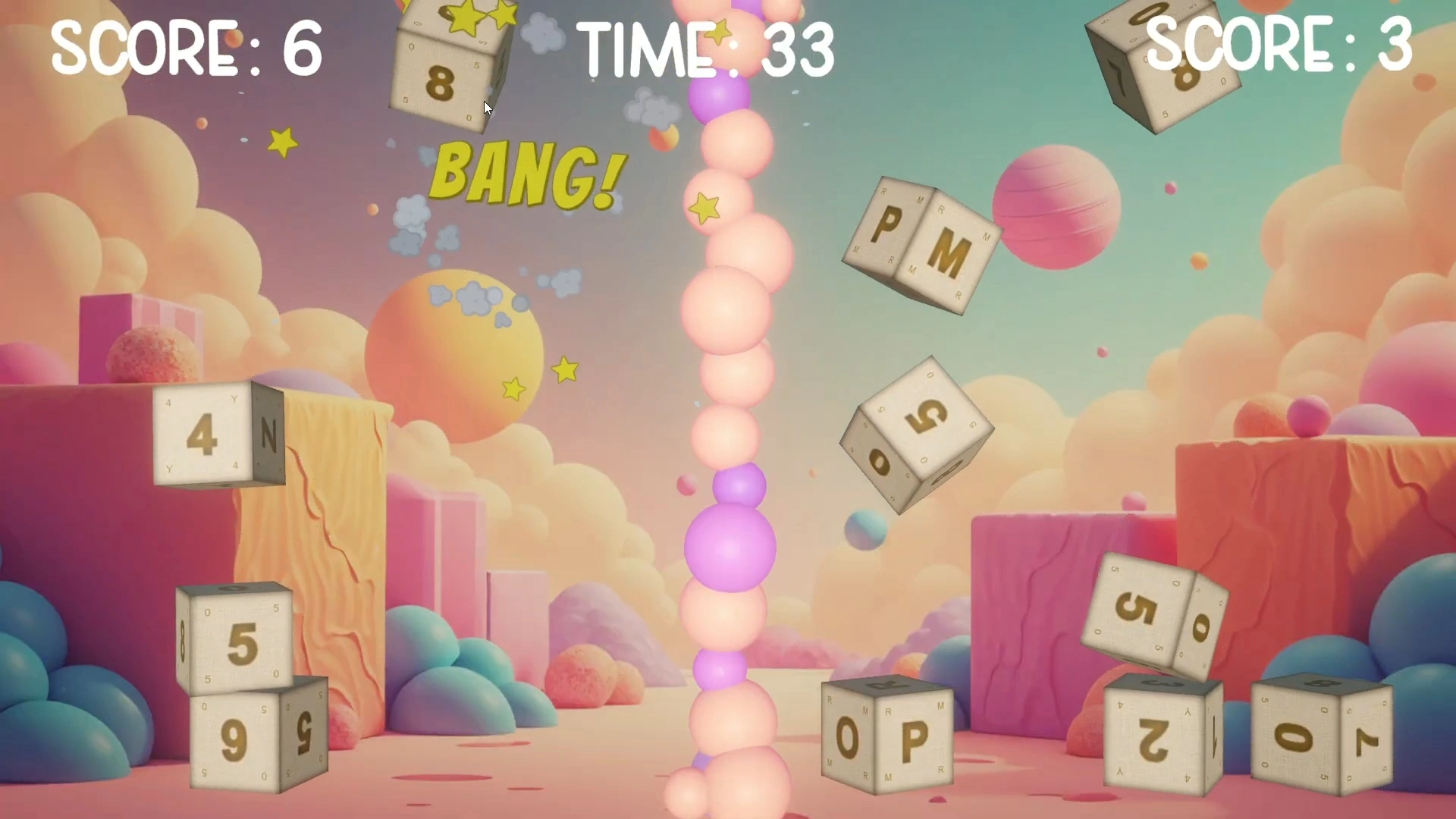
Task: Click the tilted 0 cube at far bottom right
Action: click(x=1319, y=739)
